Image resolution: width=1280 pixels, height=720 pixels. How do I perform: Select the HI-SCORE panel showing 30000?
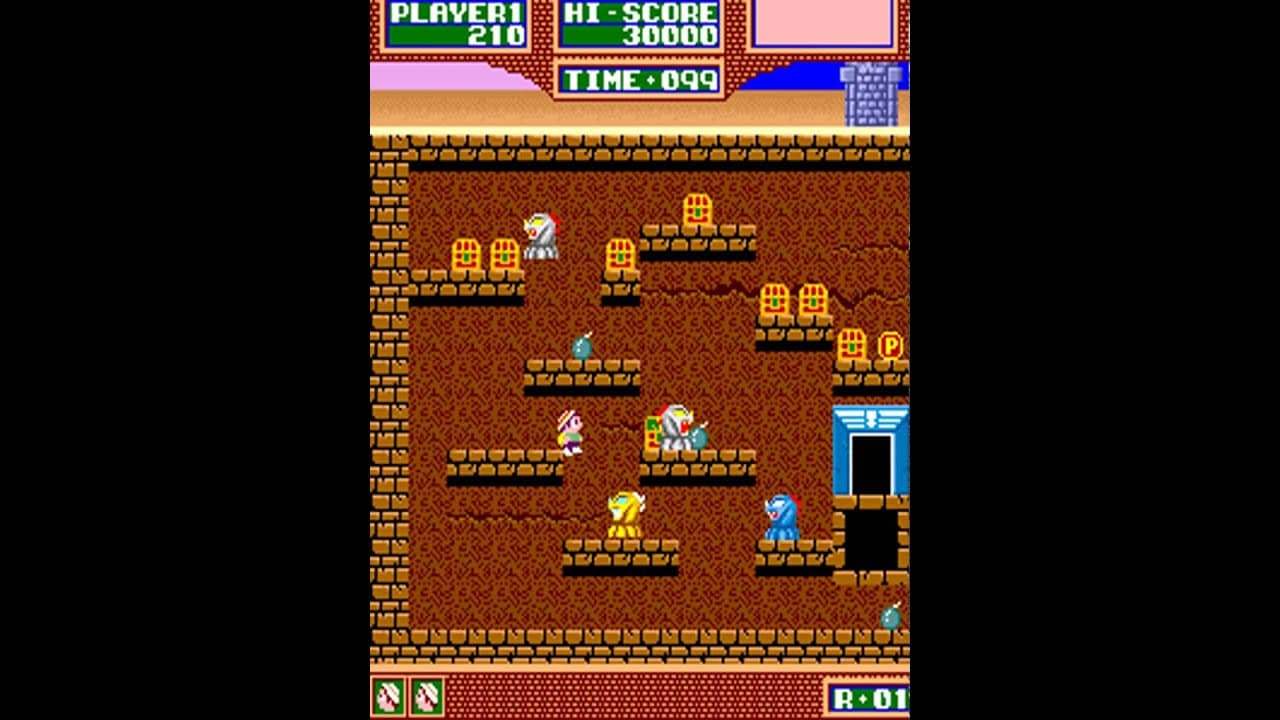click(x=638, y=22)
